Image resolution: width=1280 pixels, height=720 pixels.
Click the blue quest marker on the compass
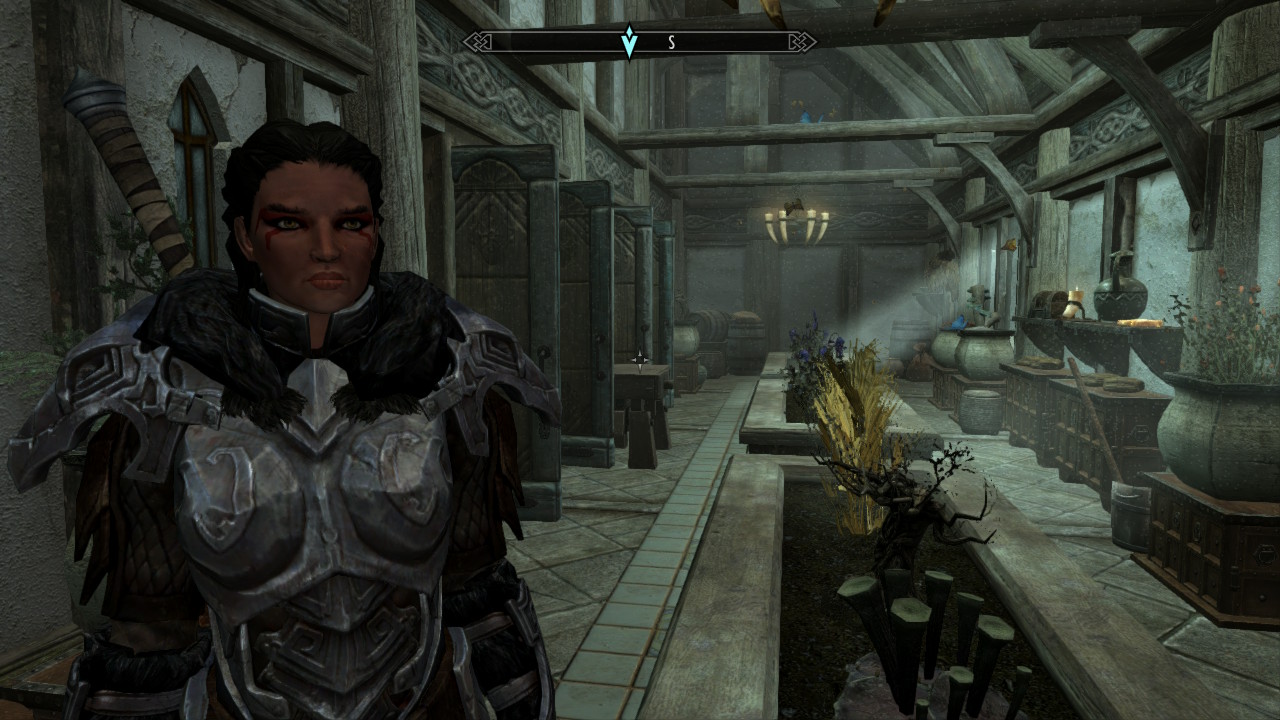coord(629,42)
